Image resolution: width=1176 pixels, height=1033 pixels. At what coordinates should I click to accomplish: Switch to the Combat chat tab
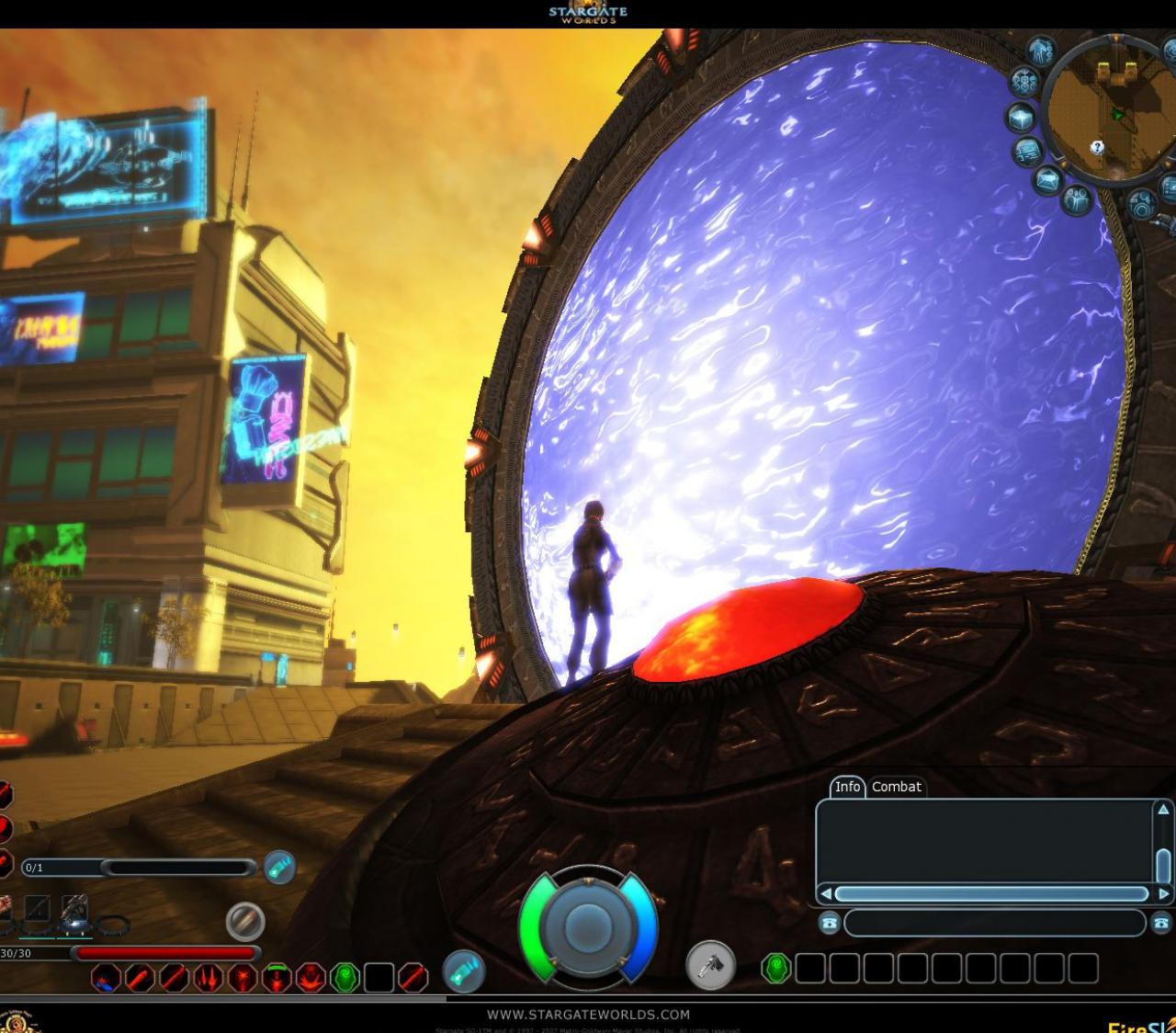click(897, 788)
